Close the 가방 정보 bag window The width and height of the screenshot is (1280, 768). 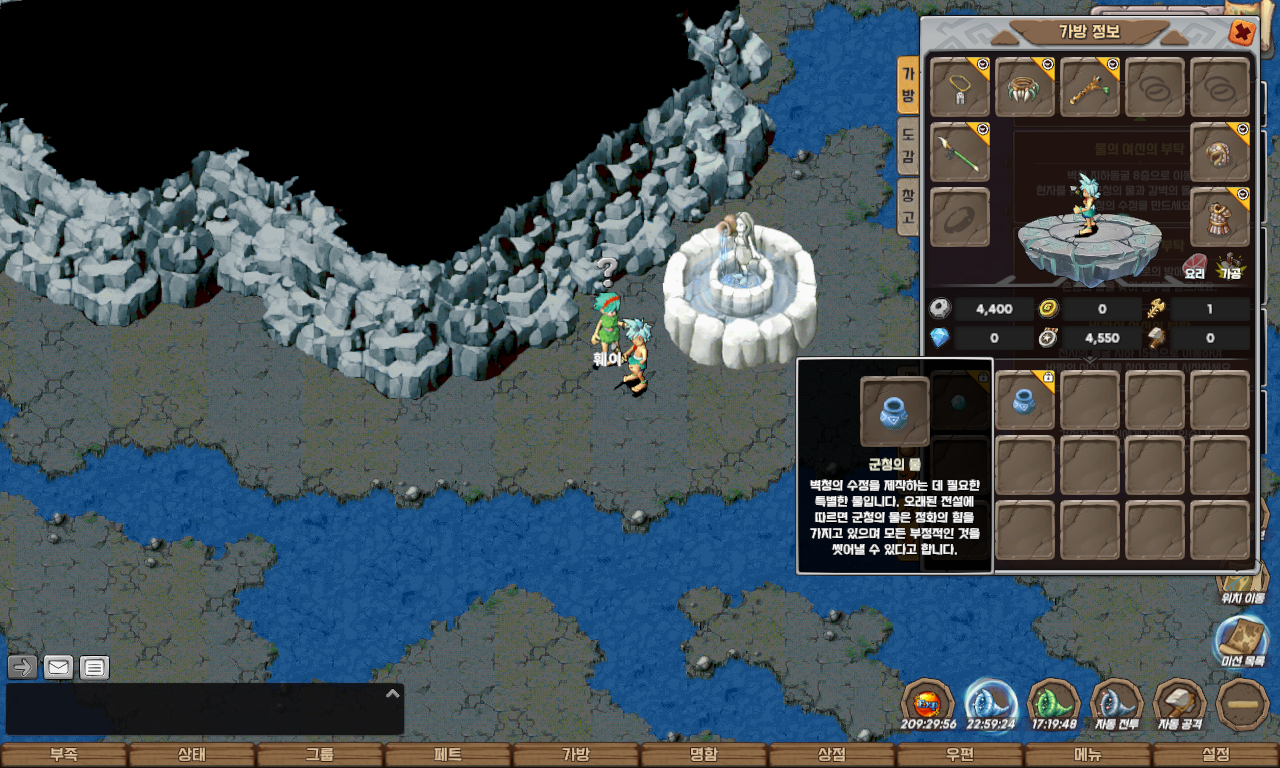pos(1241,33)
